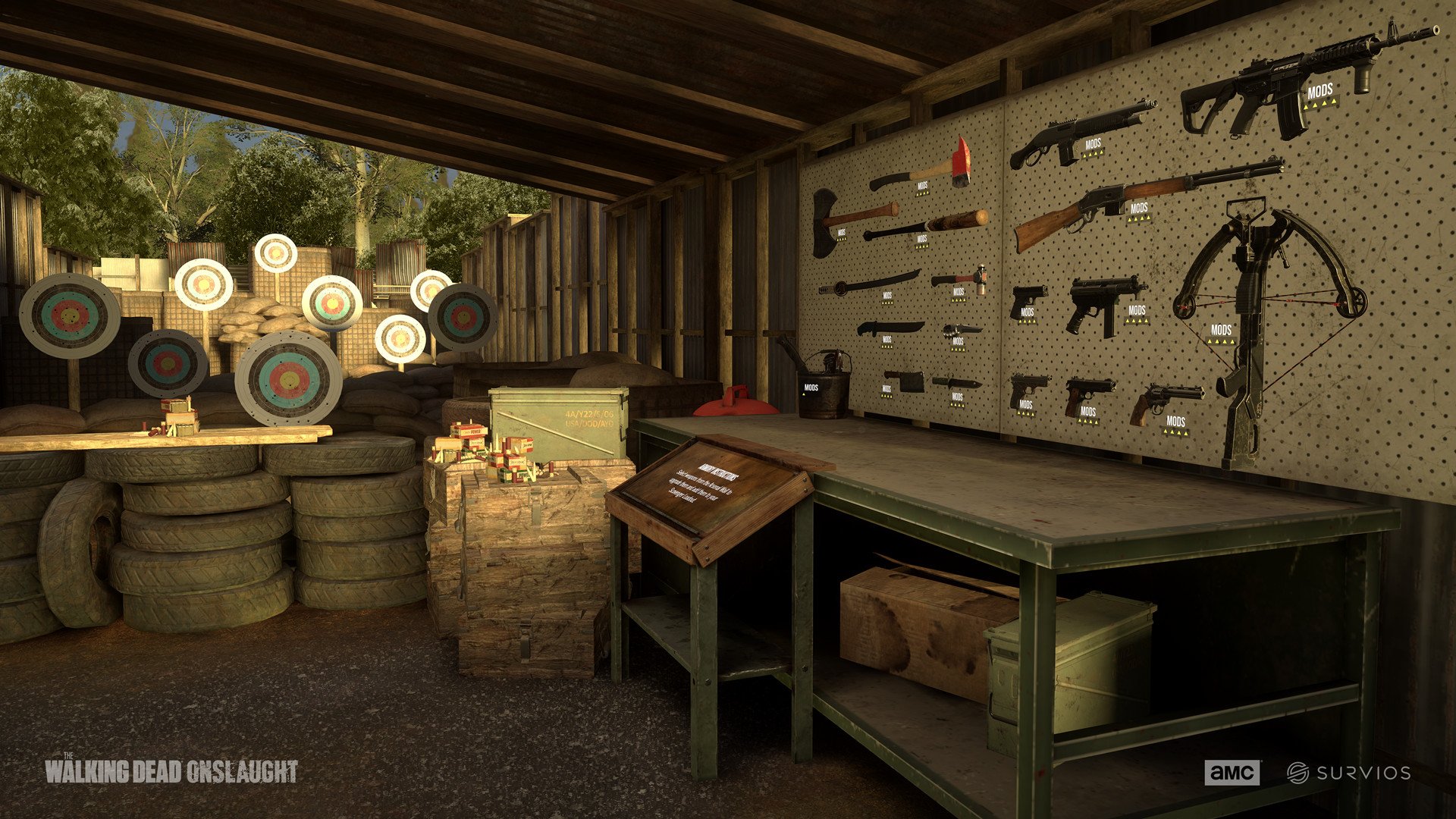
Task: Open MODS for the baseball bat
Action: (x=921, y=240)
